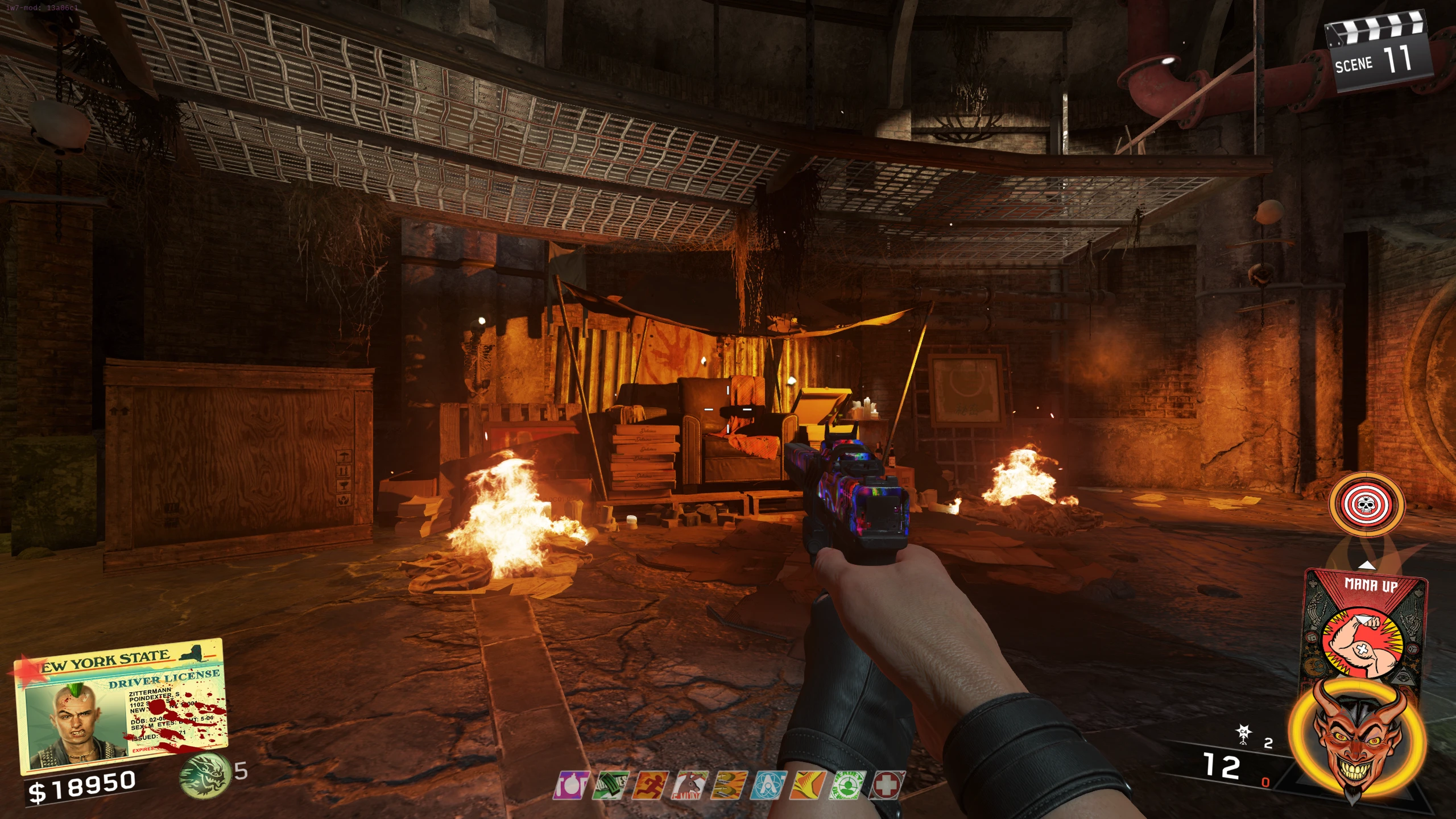Choose the Racin' Stripes running man perk
1456x819 pixels.
coord(651,785)
